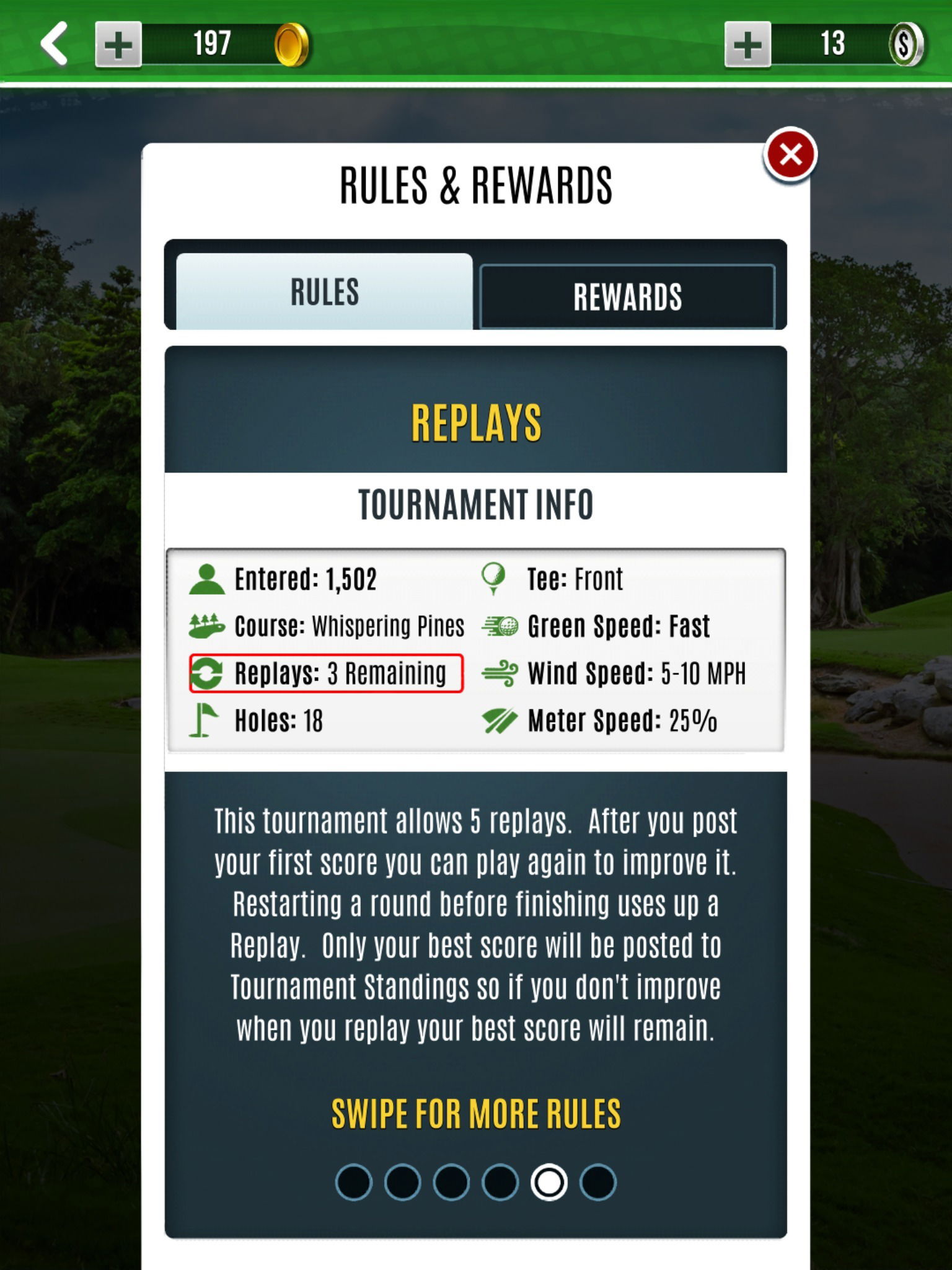Add more cash with the plus button
The height and width of the screenshot is (1270, 952).
click(747, 44)
